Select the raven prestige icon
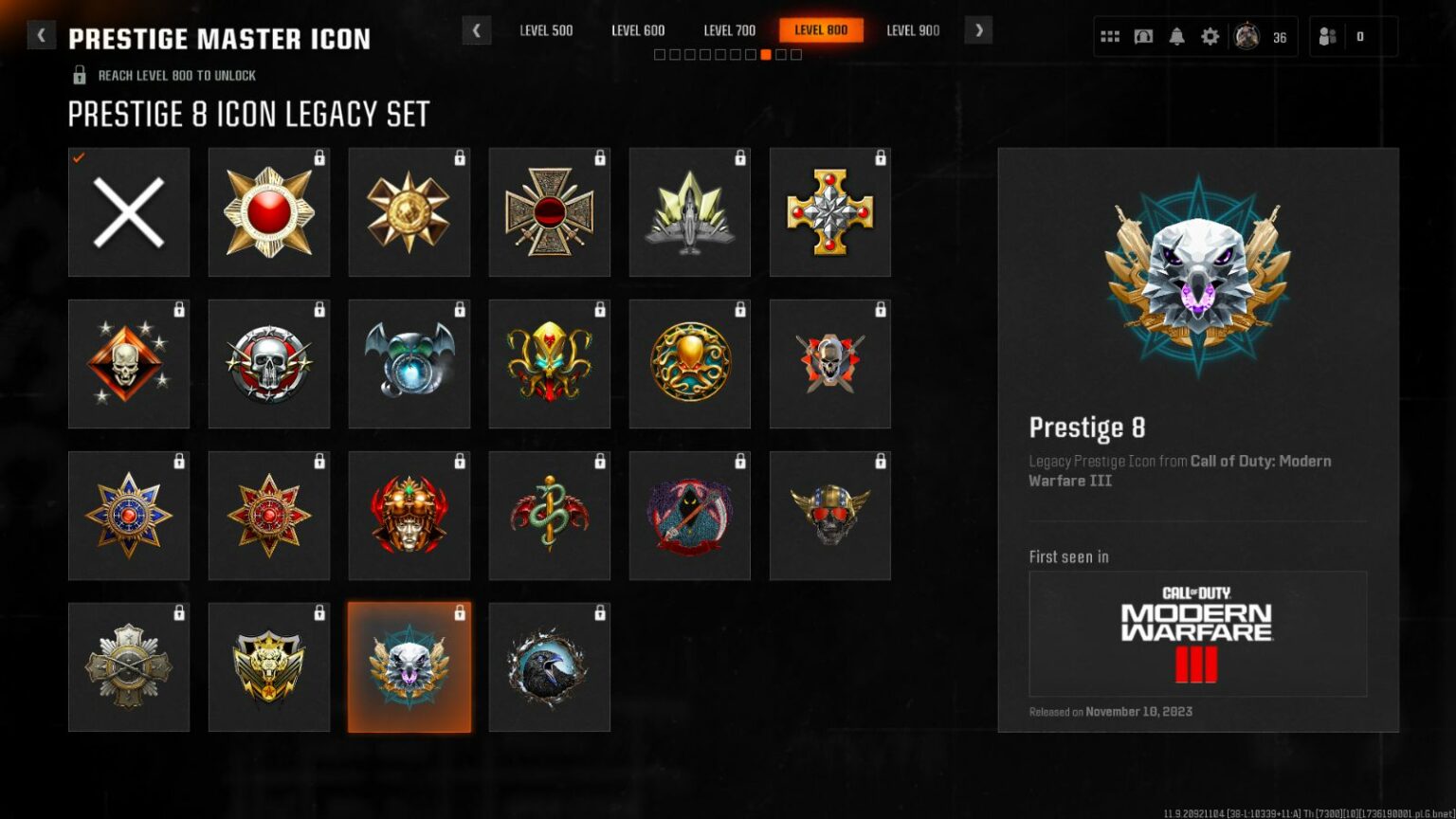 [x=550, y=666]
